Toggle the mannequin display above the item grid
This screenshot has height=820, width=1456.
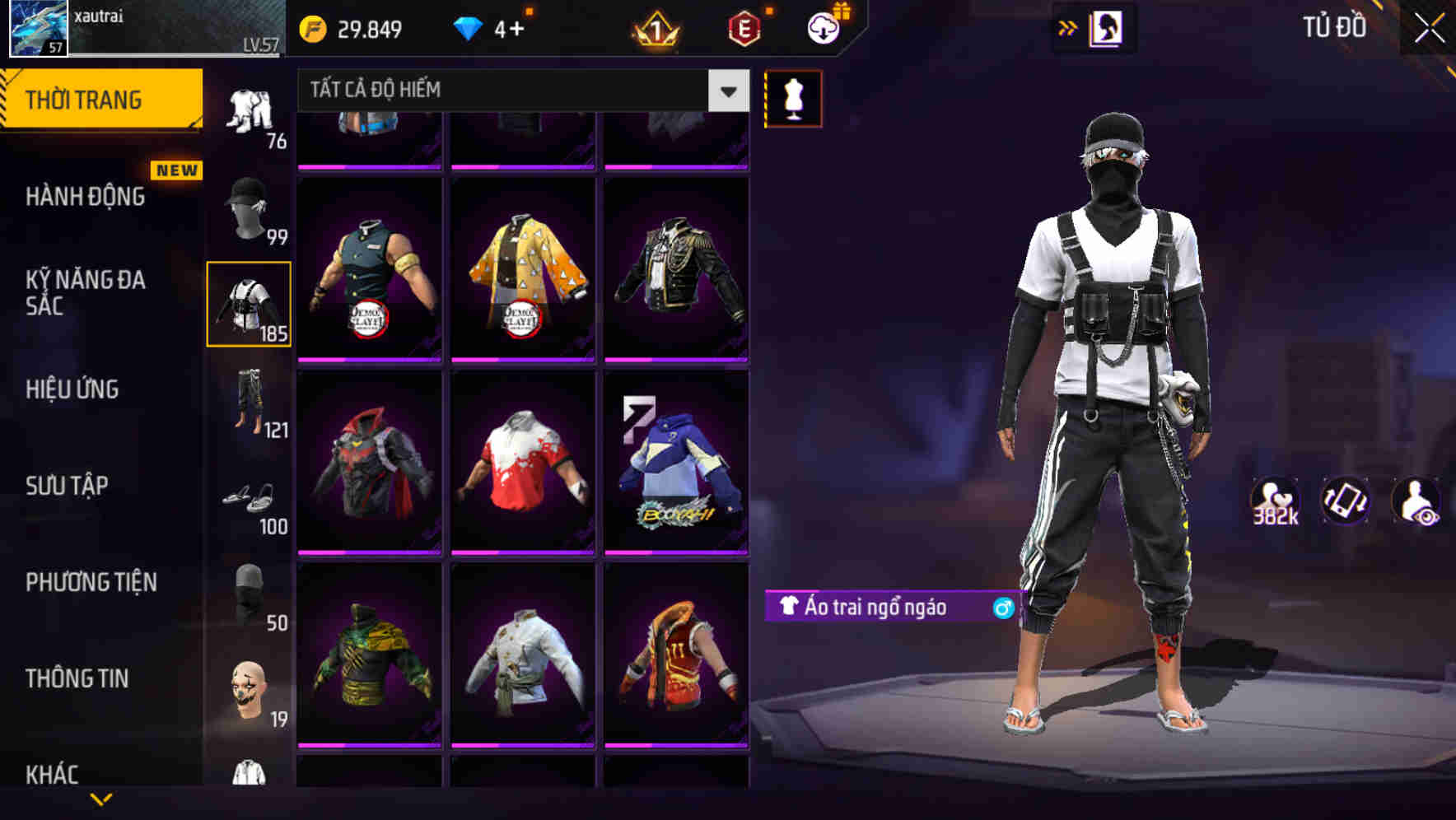792,97
